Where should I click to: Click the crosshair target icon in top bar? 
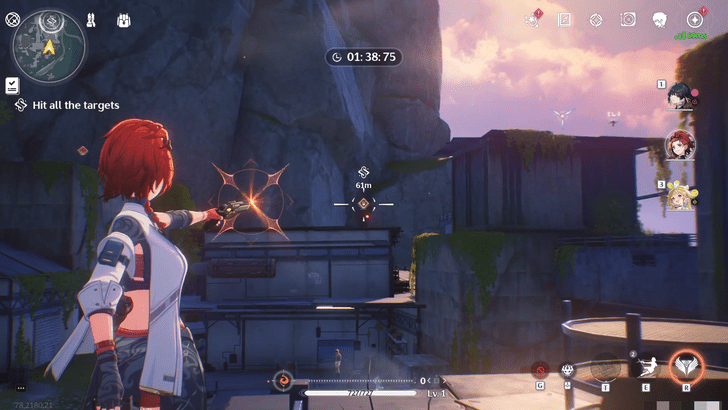coord(596,20)
